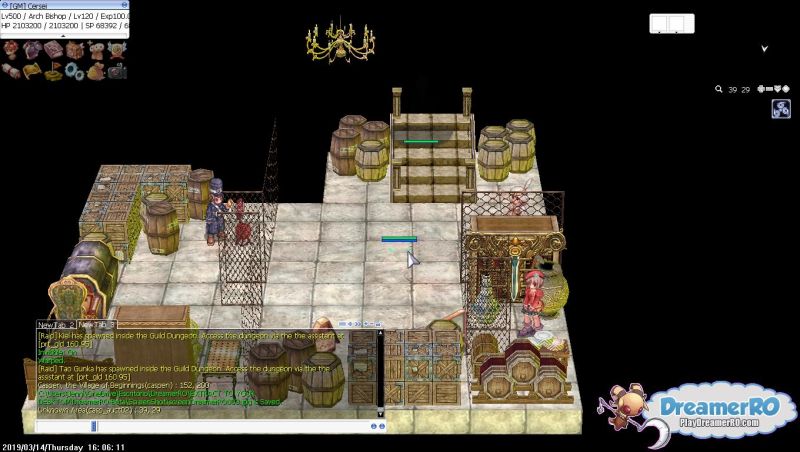Viewport: 800px width, 452px height.
Task: Click the white book panel at top
Action: pyautogui.click(x=671, y=23)
